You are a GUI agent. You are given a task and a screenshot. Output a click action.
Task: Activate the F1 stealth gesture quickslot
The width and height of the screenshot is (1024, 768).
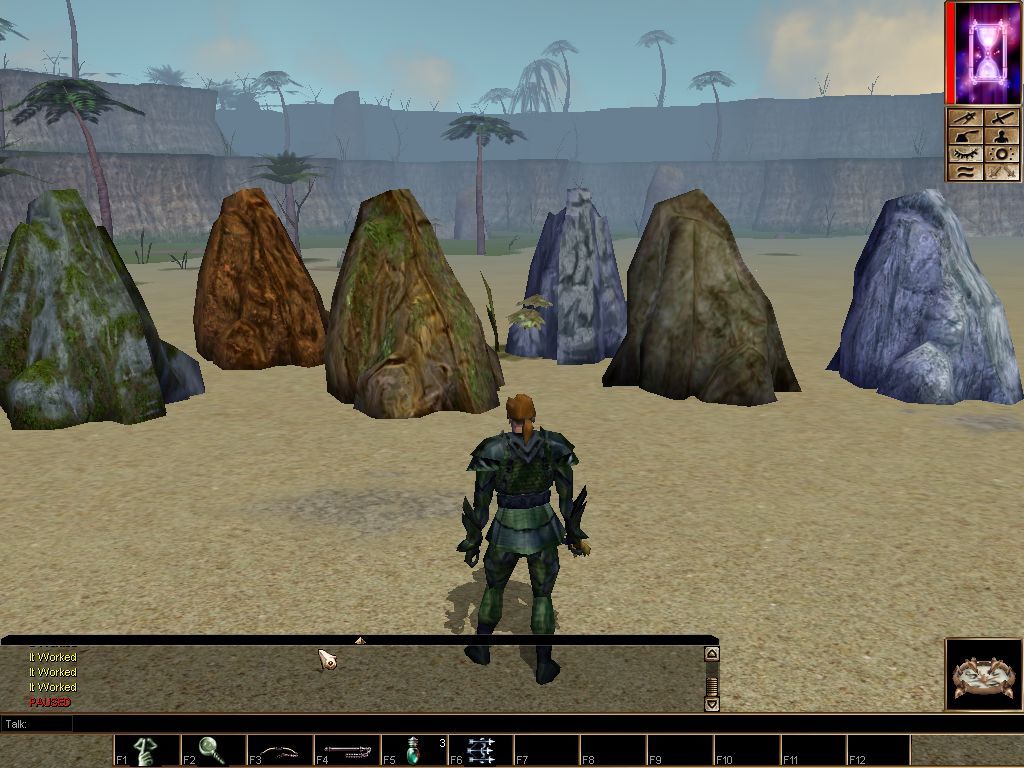[147, 750]
